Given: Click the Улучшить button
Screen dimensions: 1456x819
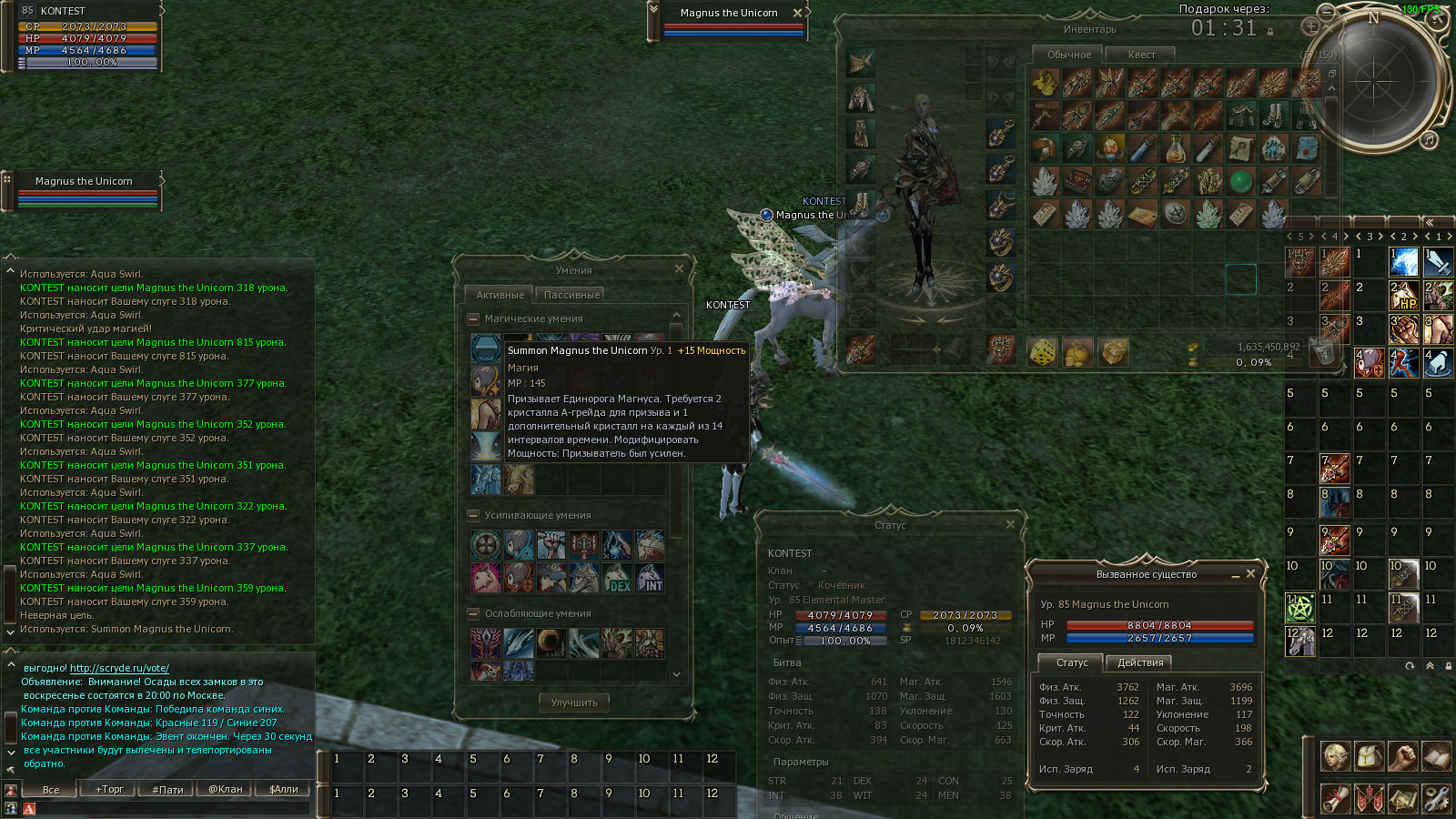Looking at the screenshot, I should [574, 703].
